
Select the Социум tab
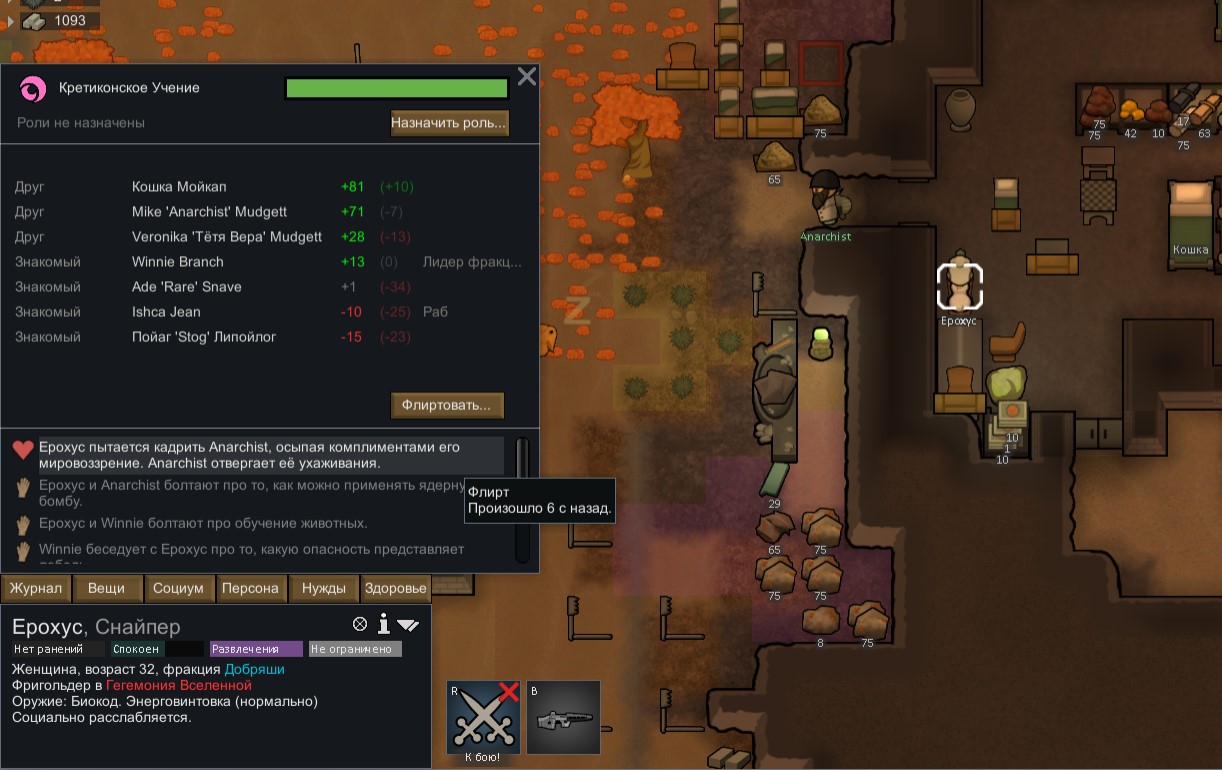coord(178,588)
